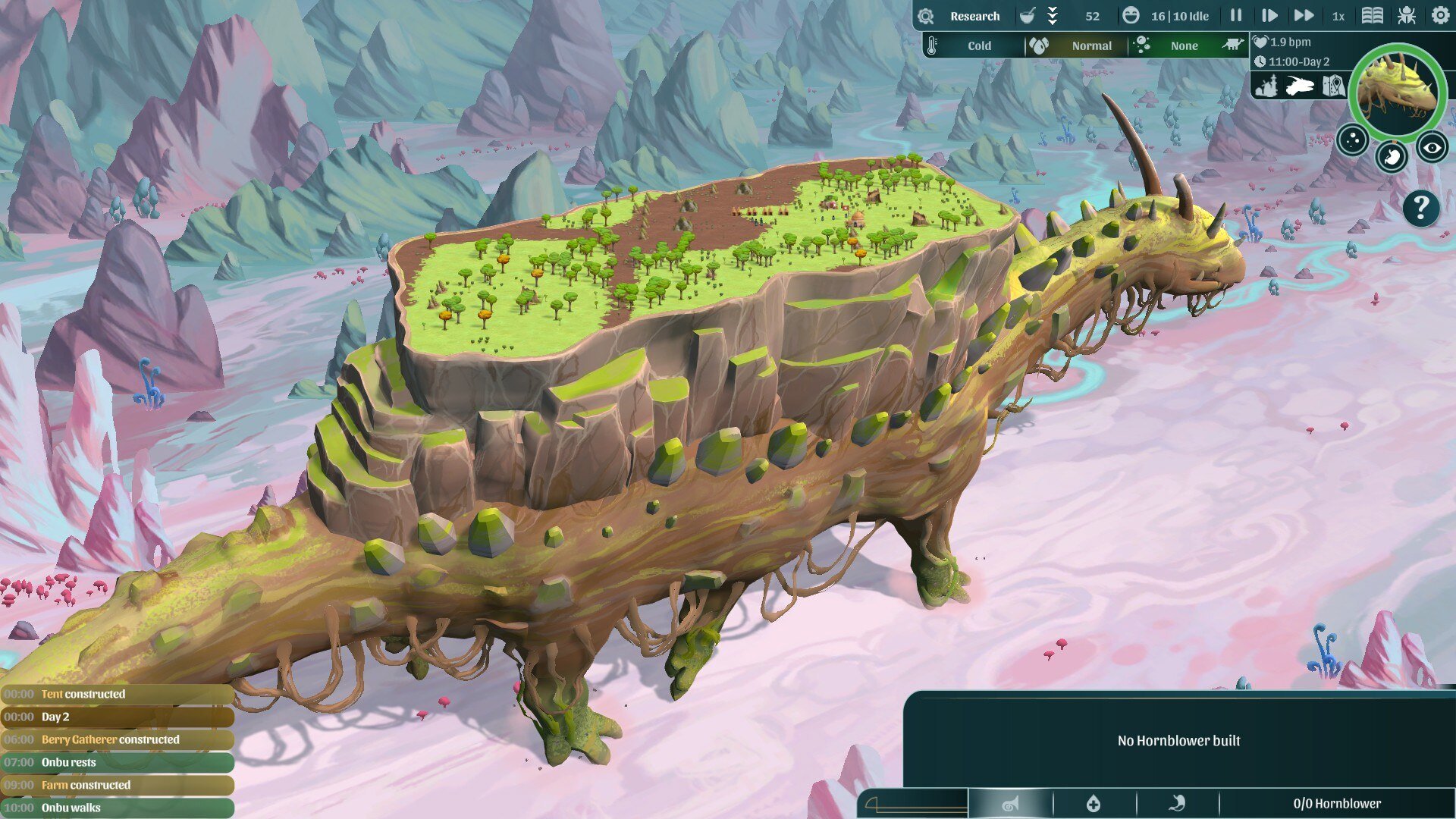Click the spores circle button near portrait
Viewport: 1456px width, 819px height.
click(1352, 140)
